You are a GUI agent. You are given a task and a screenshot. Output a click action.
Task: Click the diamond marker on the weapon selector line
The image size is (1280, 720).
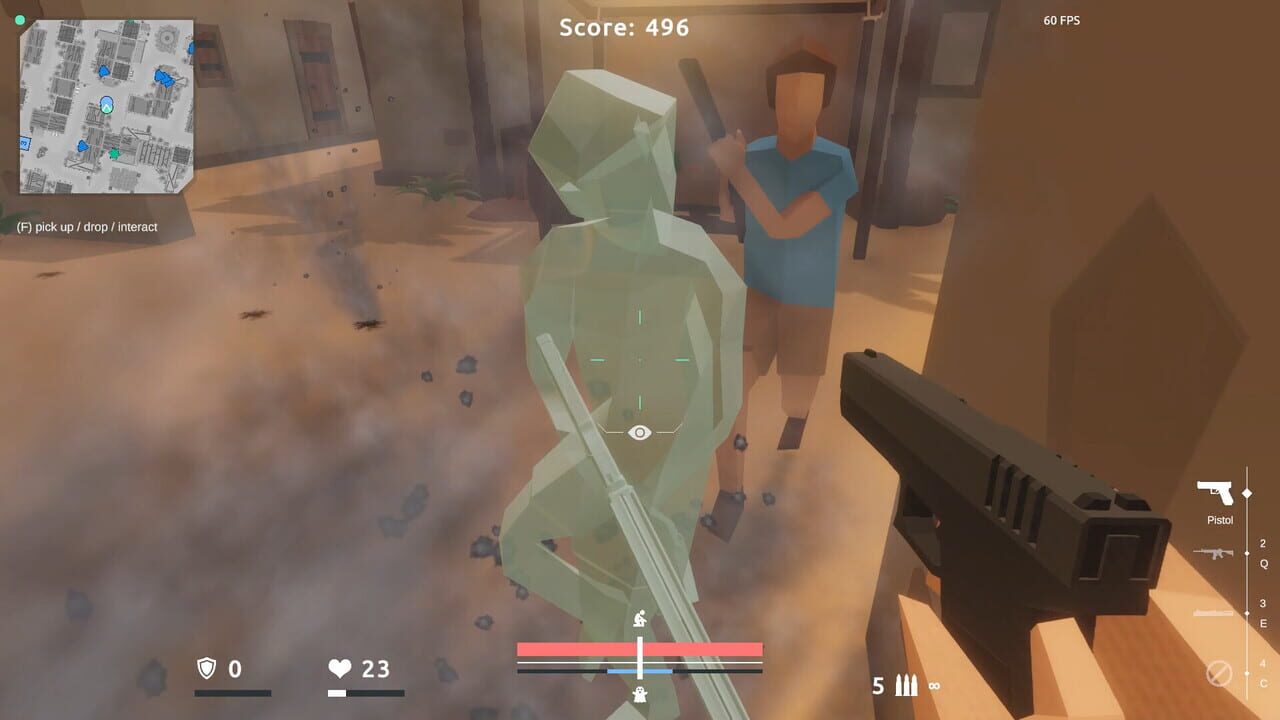[x=1246, y=492]
